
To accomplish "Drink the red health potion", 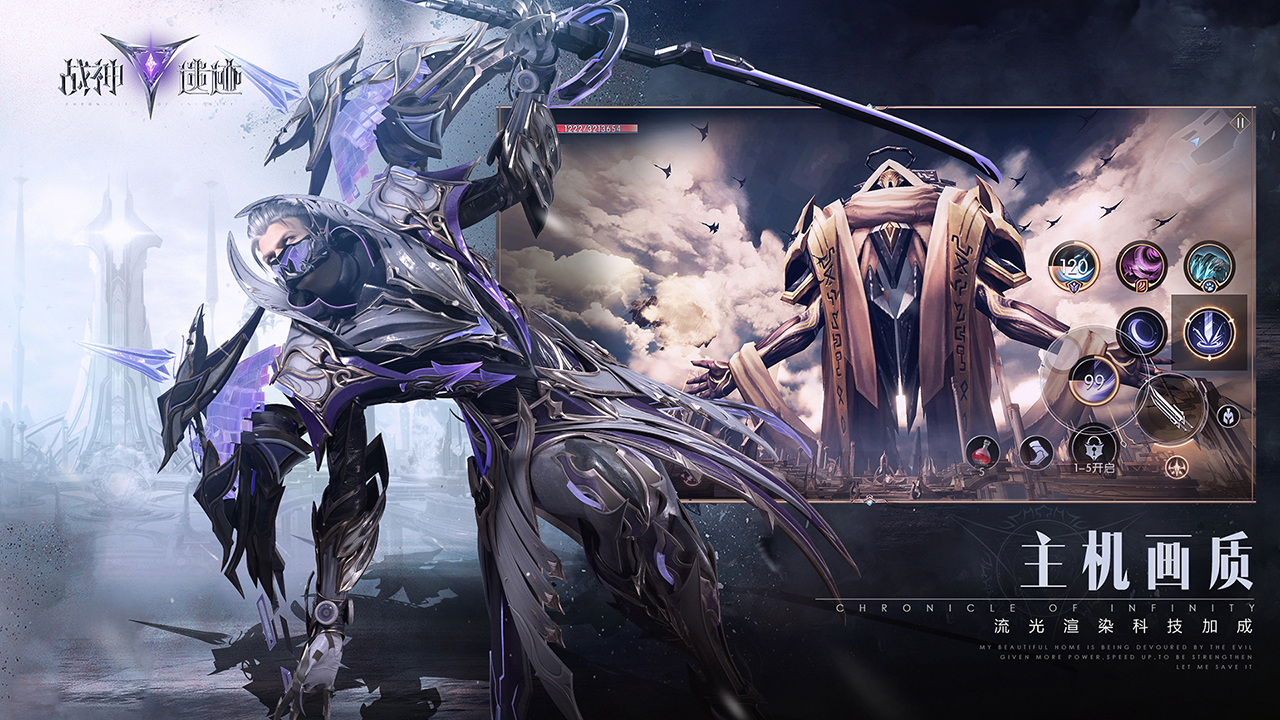I will pyautogui.click(x=982, y=452).
